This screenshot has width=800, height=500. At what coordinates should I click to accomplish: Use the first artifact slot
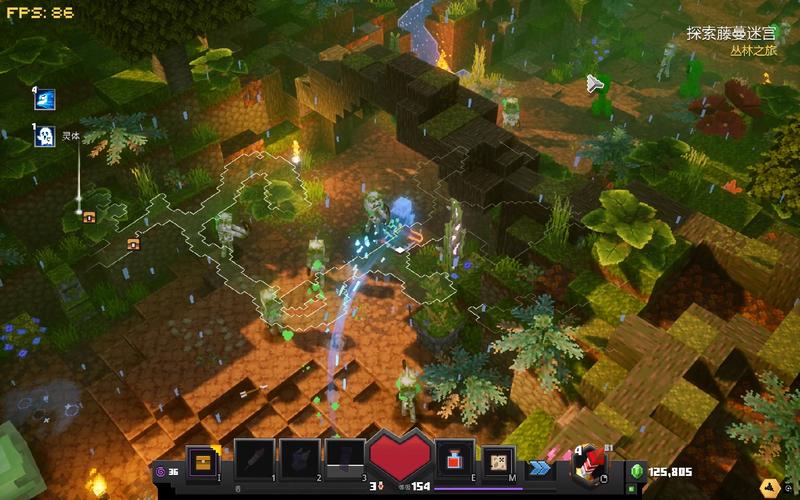tap(254, 461)
